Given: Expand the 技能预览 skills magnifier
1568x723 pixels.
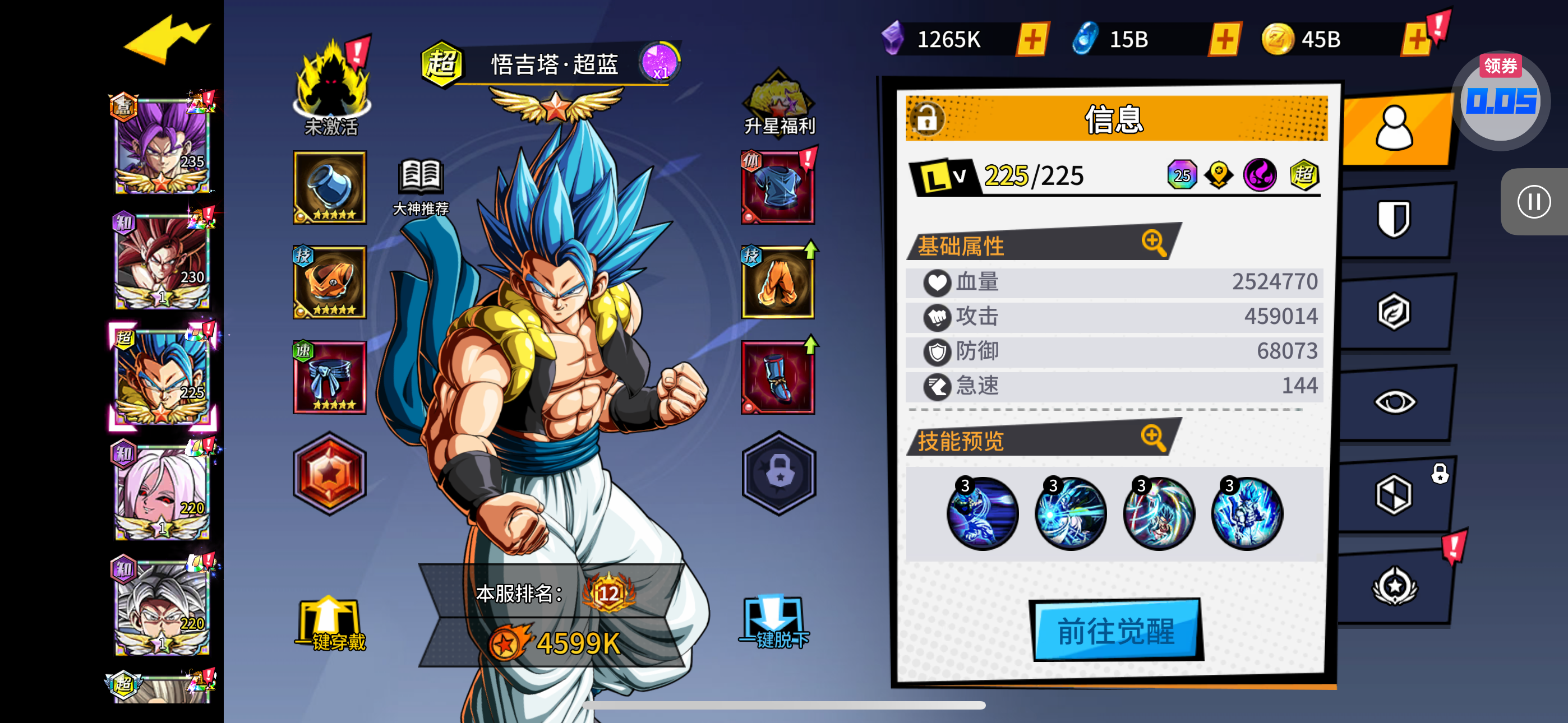Looking at the screenshot, I should [x=1154, y=437].
